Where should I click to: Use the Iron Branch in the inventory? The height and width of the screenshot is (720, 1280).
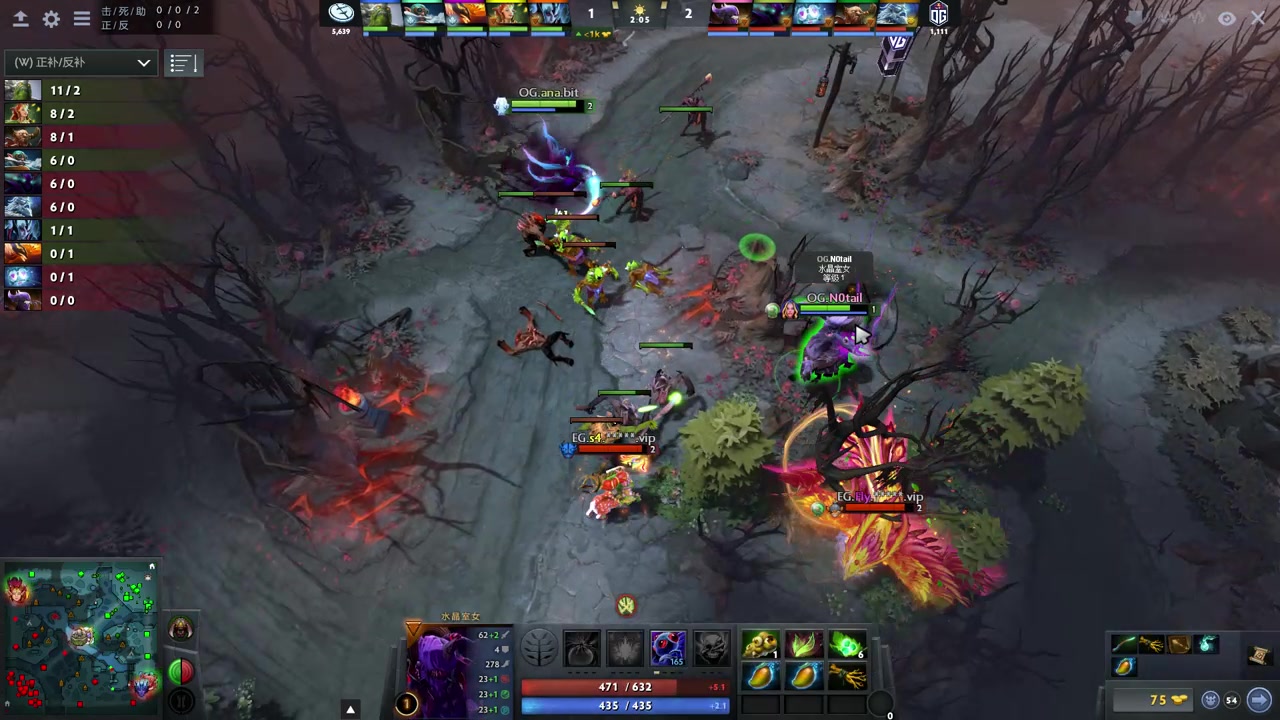pos(847,677)
